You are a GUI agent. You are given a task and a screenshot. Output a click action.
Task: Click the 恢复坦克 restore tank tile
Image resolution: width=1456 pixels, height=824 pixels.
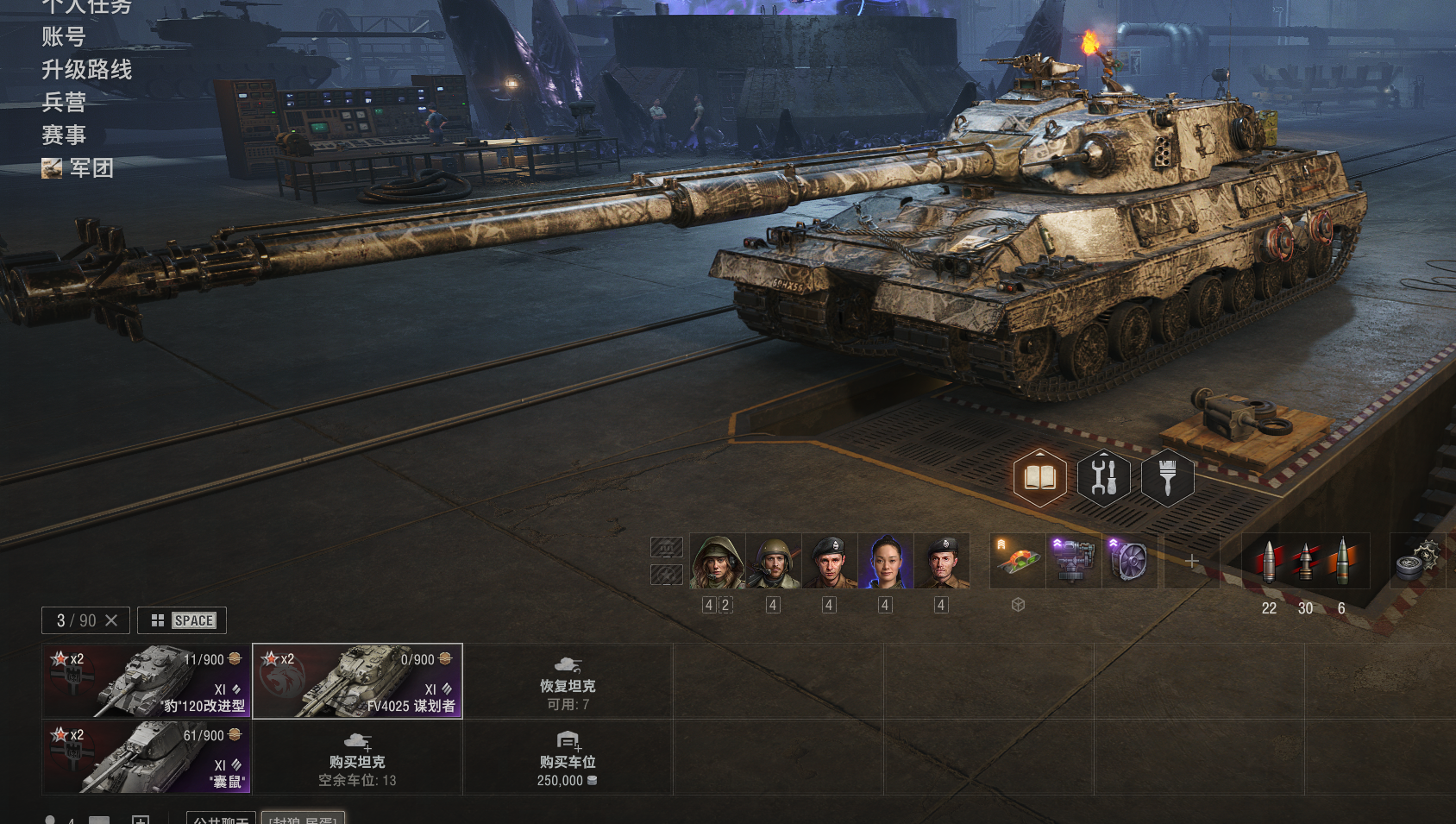coord(568,681)
